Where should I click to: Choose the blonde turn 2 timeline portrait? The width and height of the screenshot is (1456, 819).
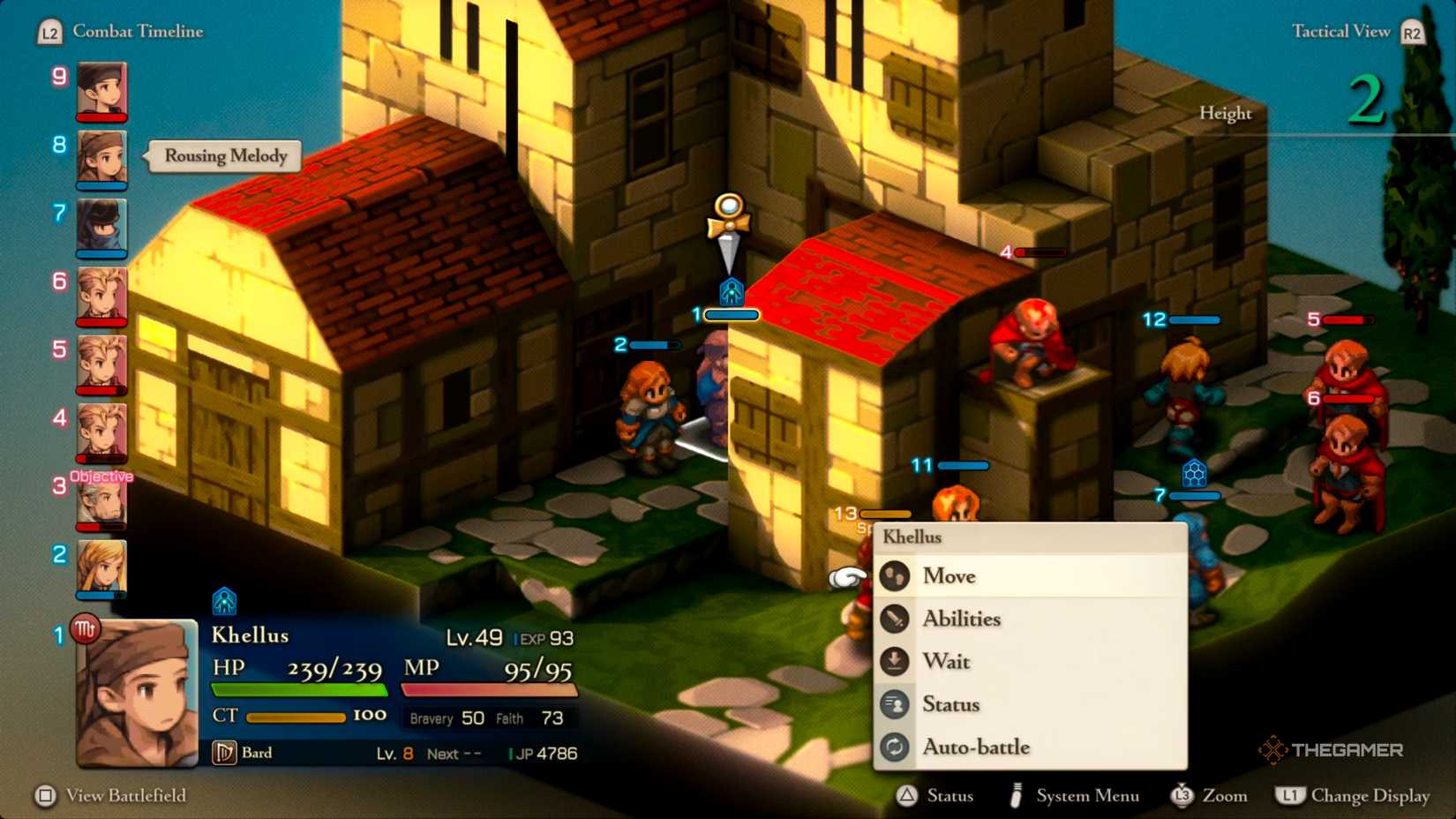(101, 568)
